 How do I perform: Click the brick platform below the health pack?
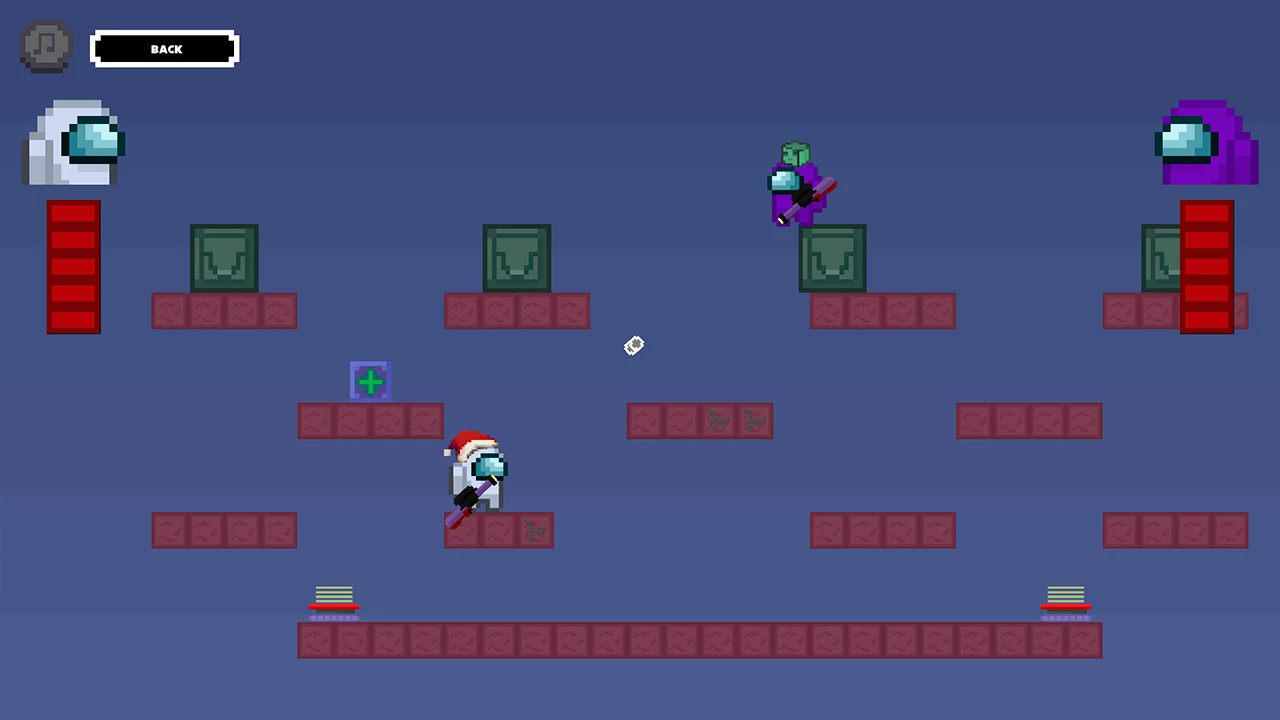coord(370,421)
